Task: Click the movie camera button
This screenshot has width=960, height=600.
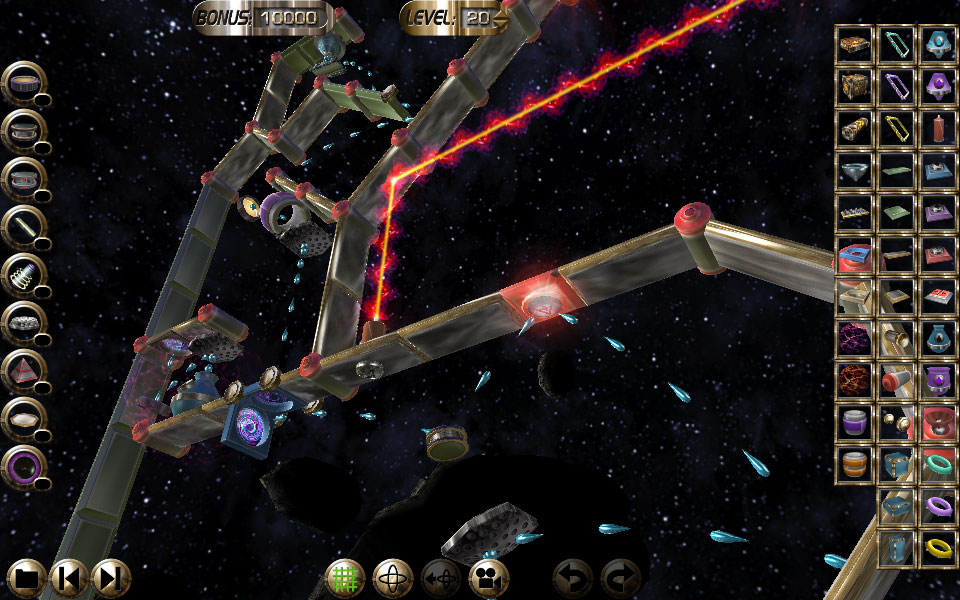Action: 488,577
